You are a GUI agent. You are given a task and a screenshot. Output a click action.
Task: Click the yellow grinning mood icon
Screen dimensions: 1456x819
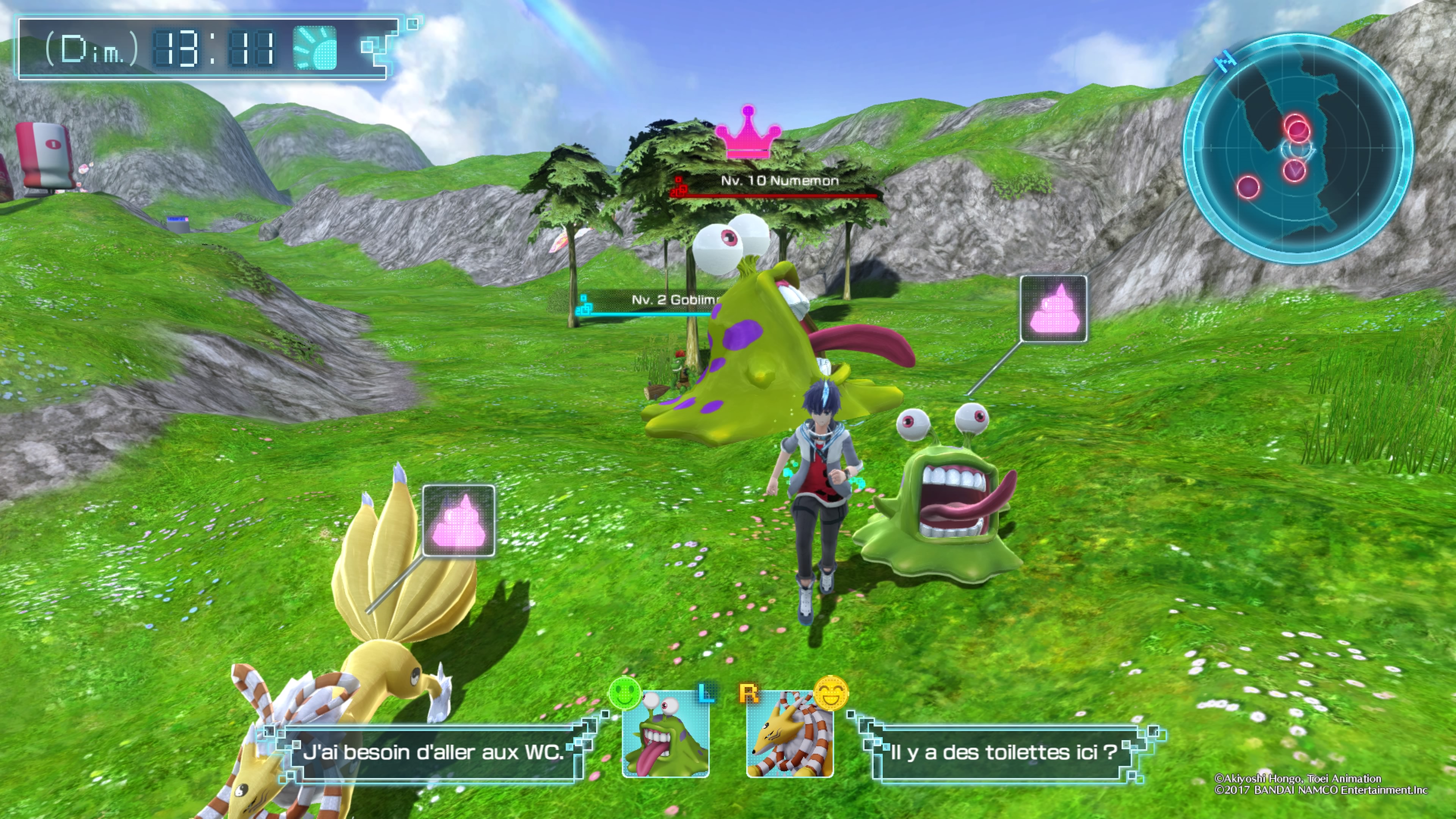click(x=830, y=693)
